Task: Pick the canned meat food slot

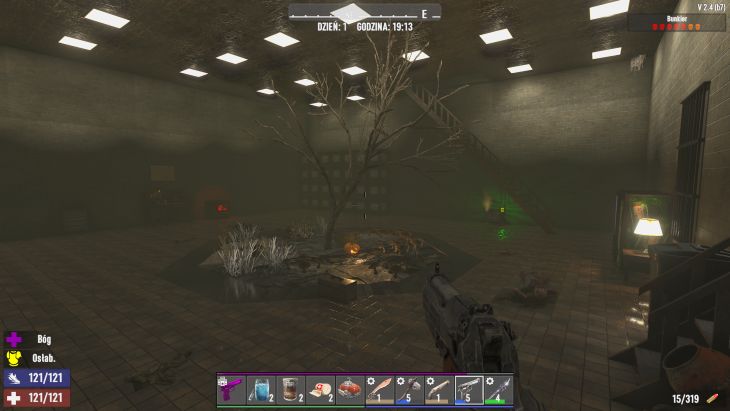Action: click(x=350, y=389)
